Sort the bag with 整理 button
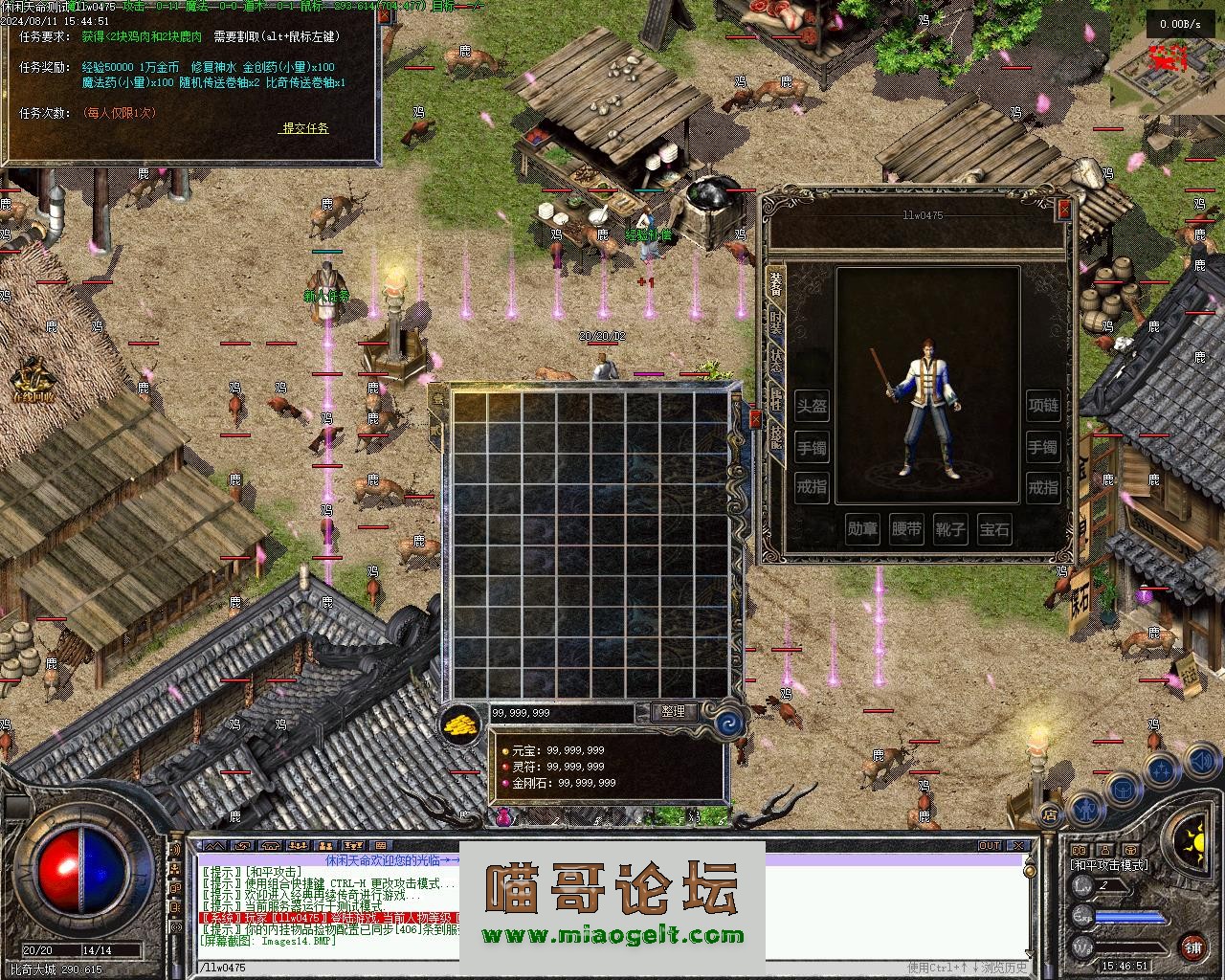The height and width of the screenshot is (980, 1225). pos(673,712)
